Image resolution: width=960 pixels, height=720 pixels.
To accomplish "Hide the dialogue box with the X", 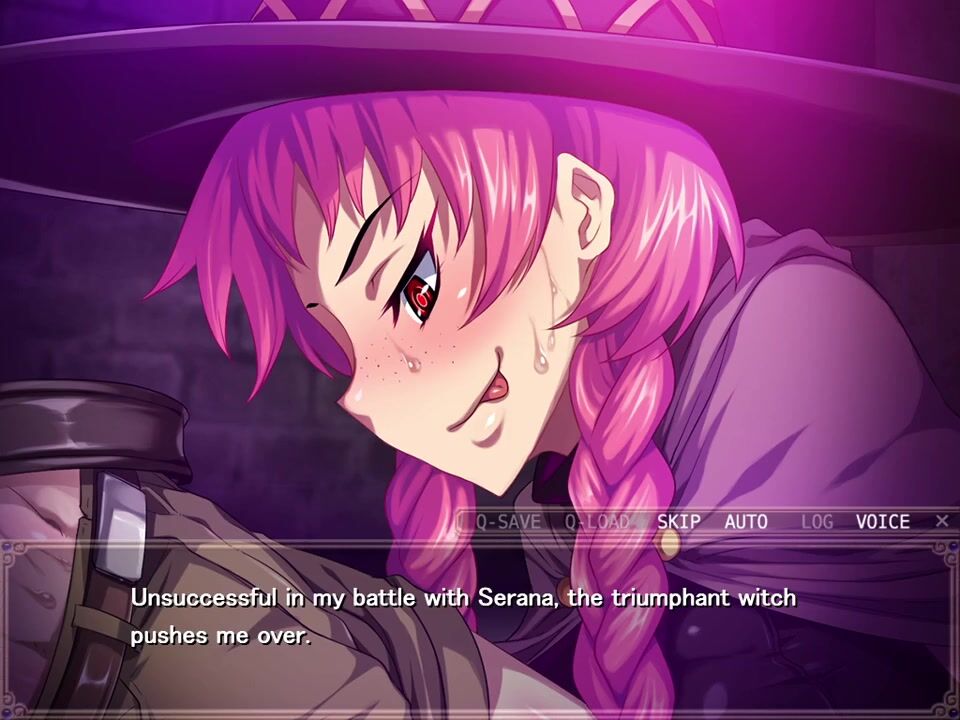I will 942,520.
